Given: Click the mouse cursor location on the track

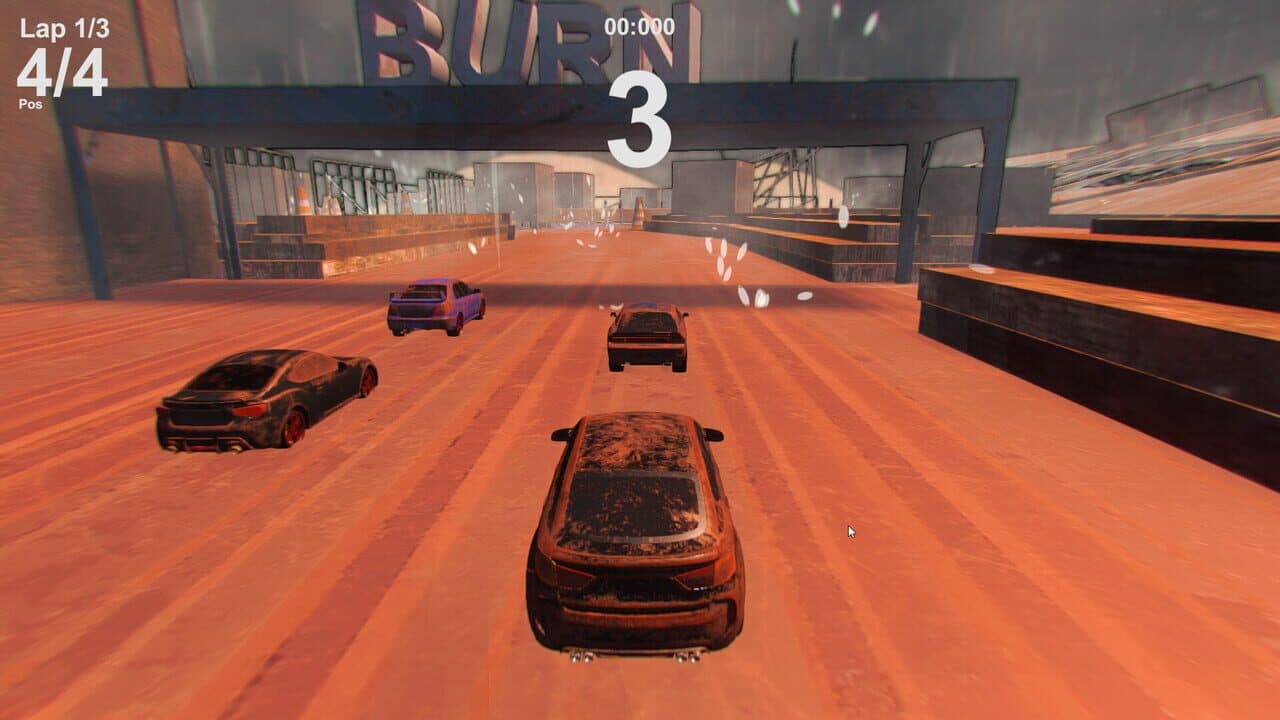Looking at the screenshot, I should coord(850,532).
